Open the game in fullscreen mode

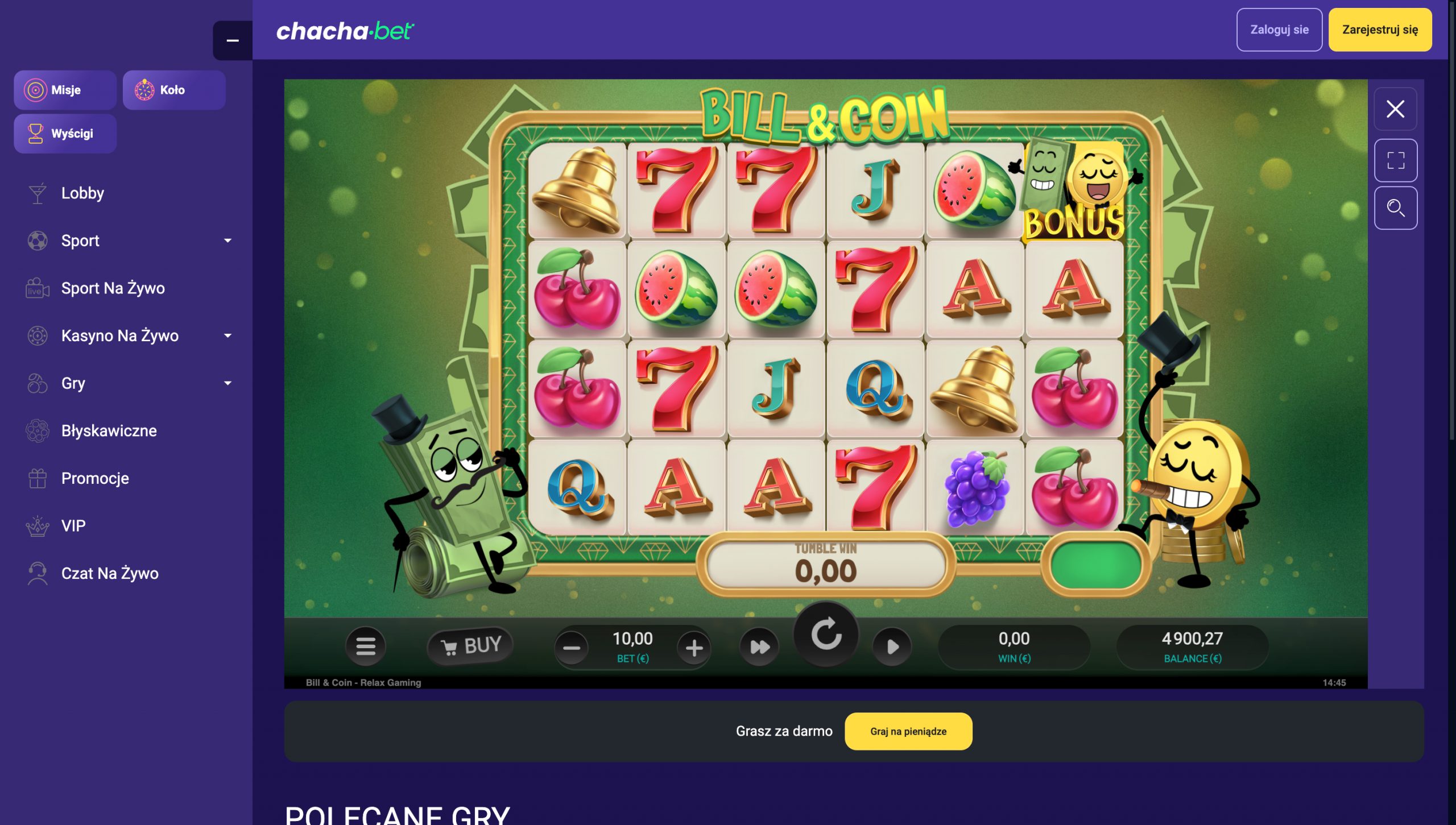coord(1395,159)
